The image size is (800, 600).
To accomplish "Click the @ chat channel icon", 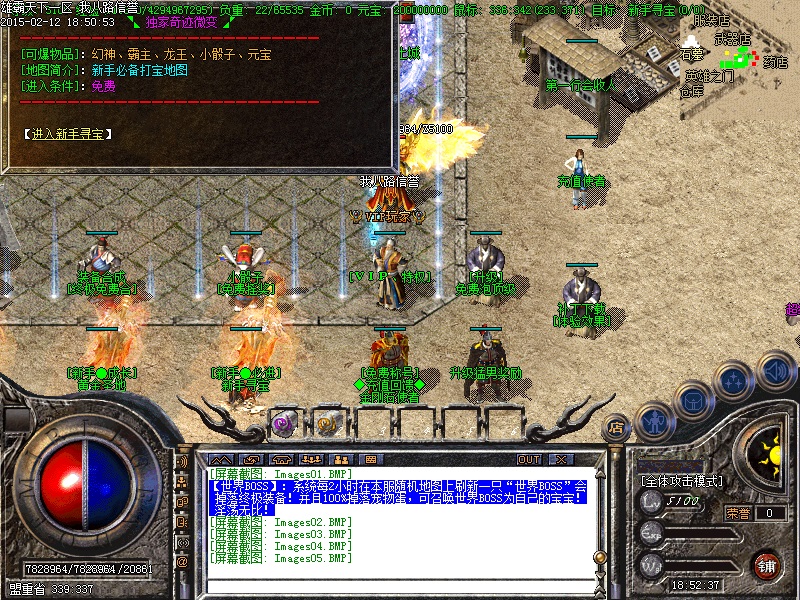I will (182, 562).
